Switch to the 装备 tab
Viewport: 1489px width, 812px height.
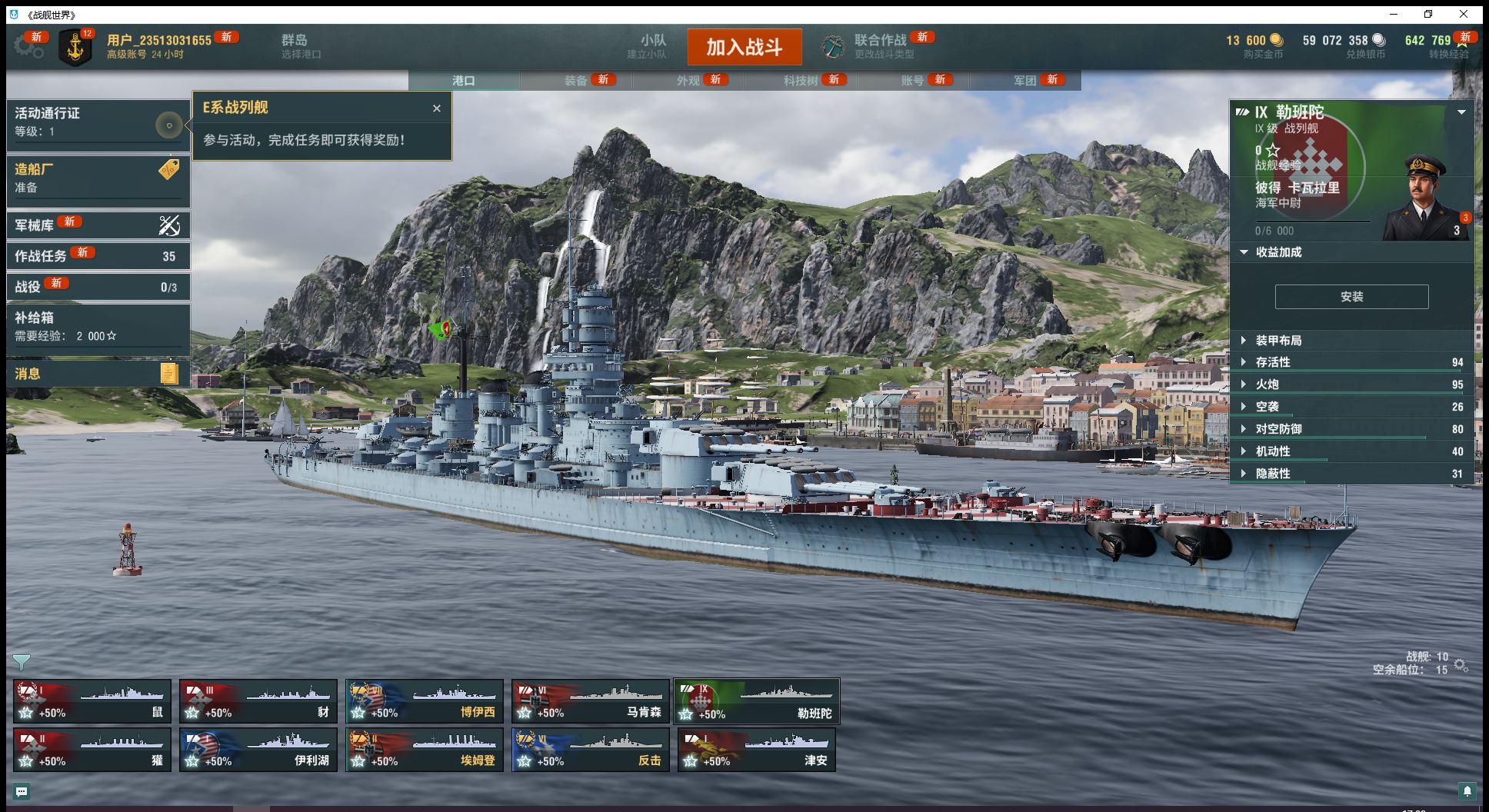(x=576, y=80)
